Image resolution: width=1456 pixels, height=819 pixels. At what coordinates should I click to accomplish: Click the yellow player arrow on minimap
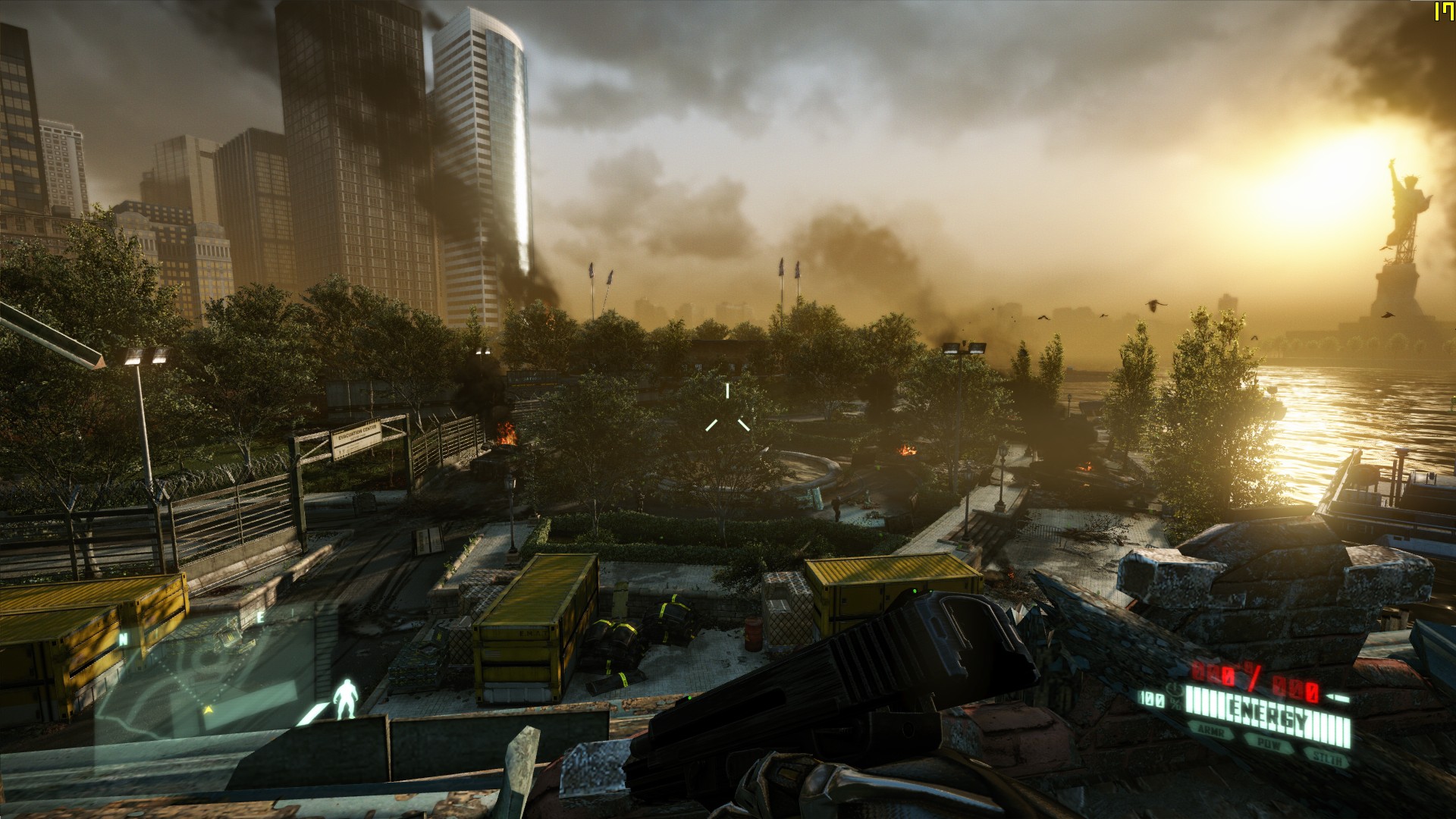point(208,710)
